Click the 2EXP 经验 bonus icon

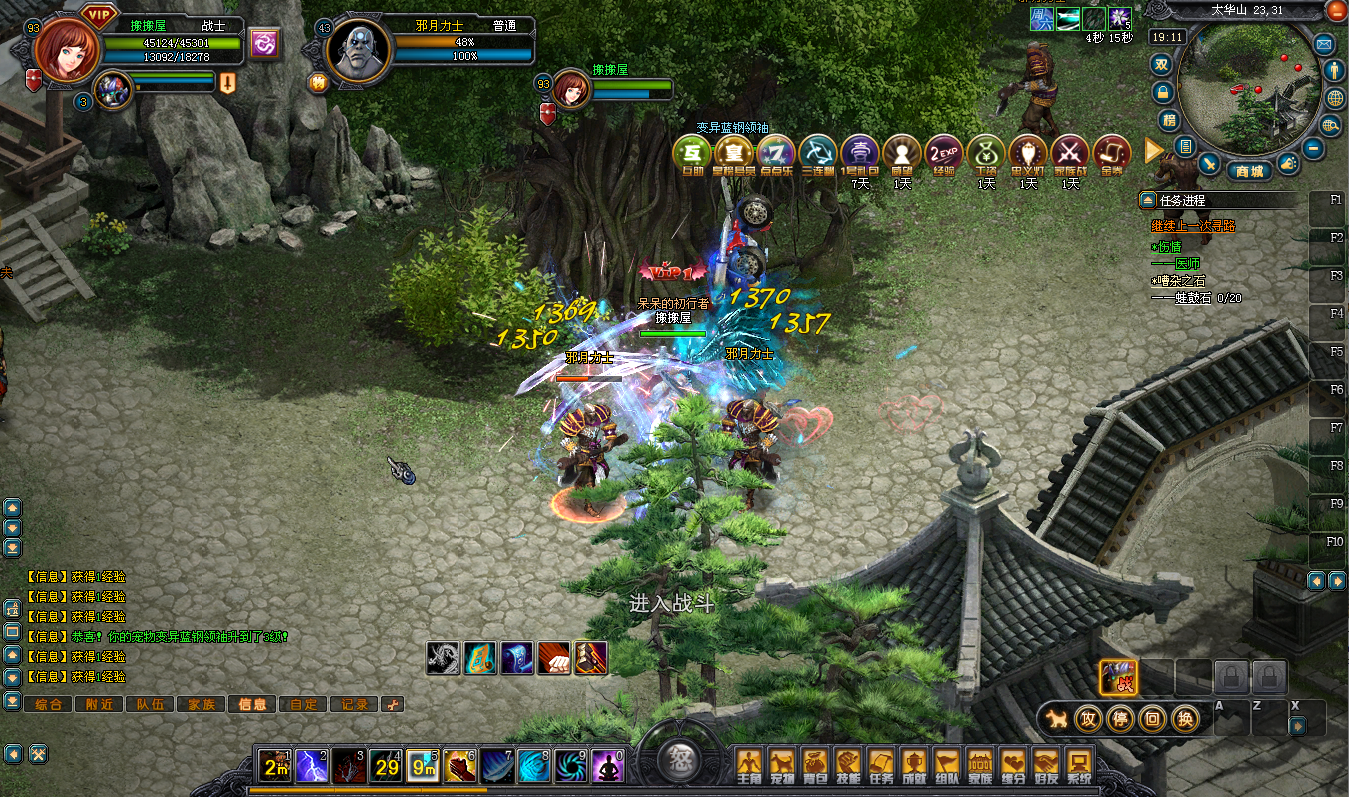(x=943, y=153)
